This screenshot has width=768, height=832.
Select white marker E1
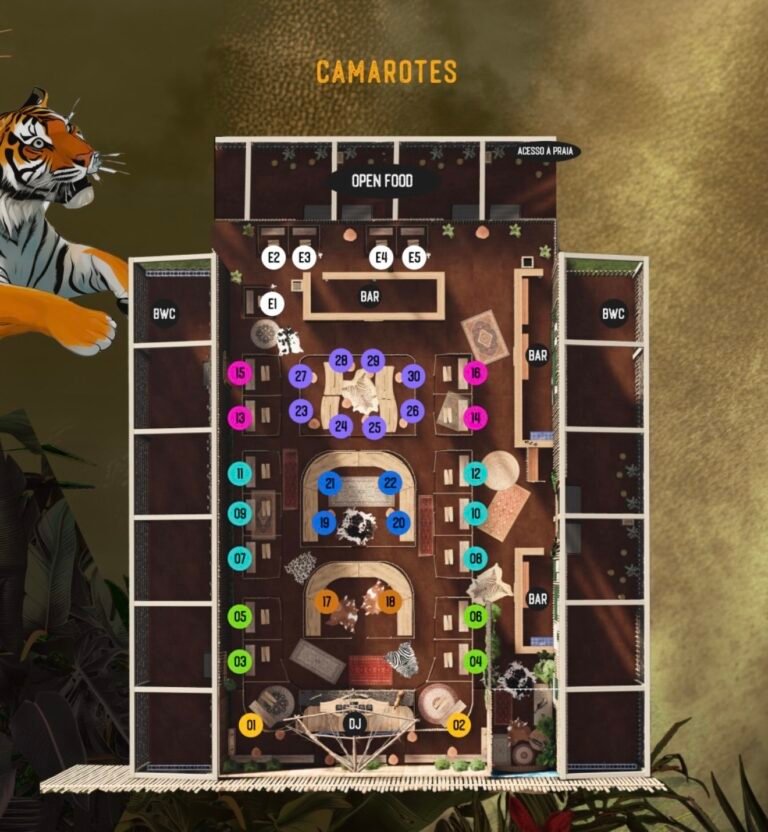point(271,303)
